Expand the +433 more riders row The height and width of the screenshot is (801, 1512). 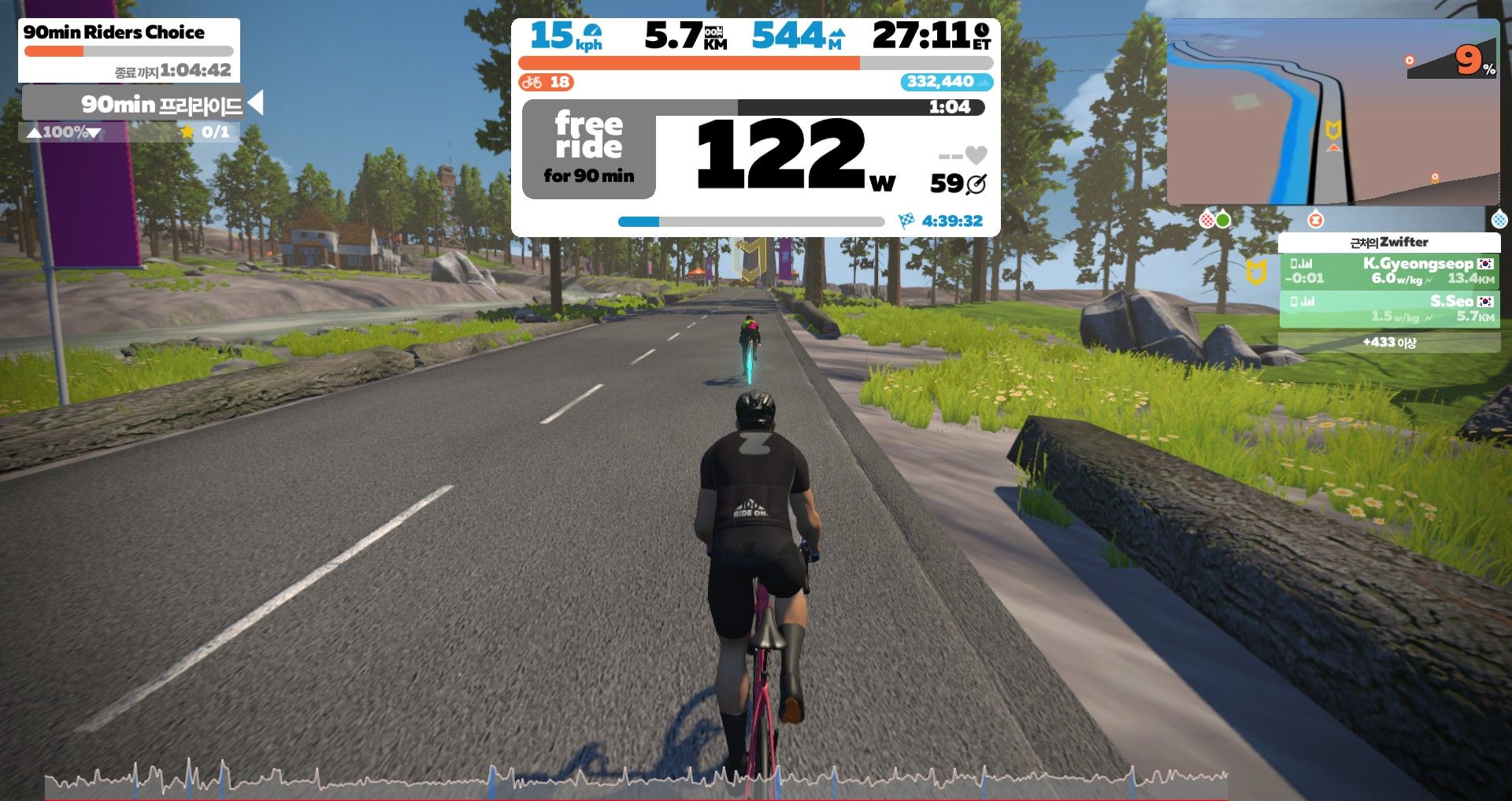tap(1389, 343)
